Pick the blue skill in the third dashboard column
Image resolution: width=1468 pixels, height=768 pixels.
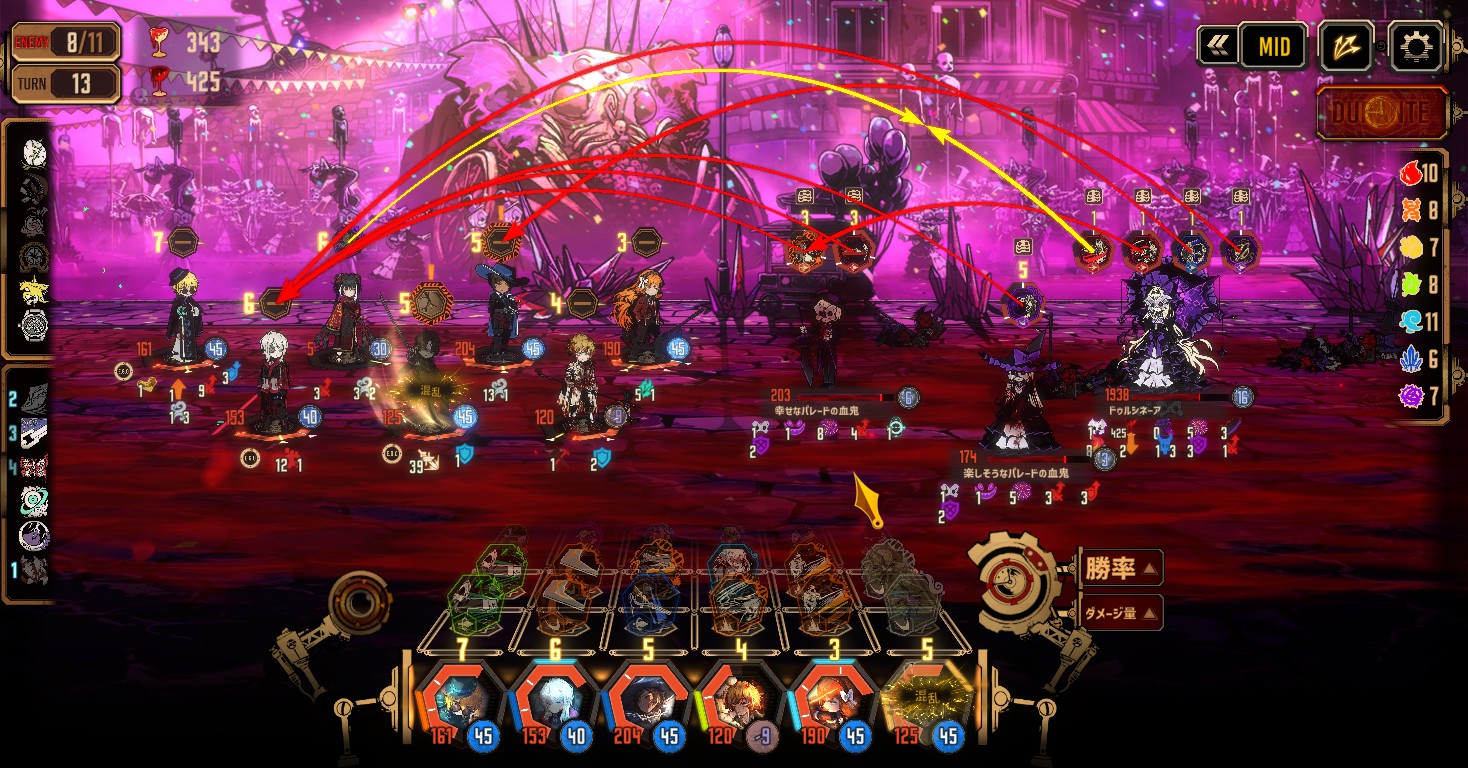(649, 599)
